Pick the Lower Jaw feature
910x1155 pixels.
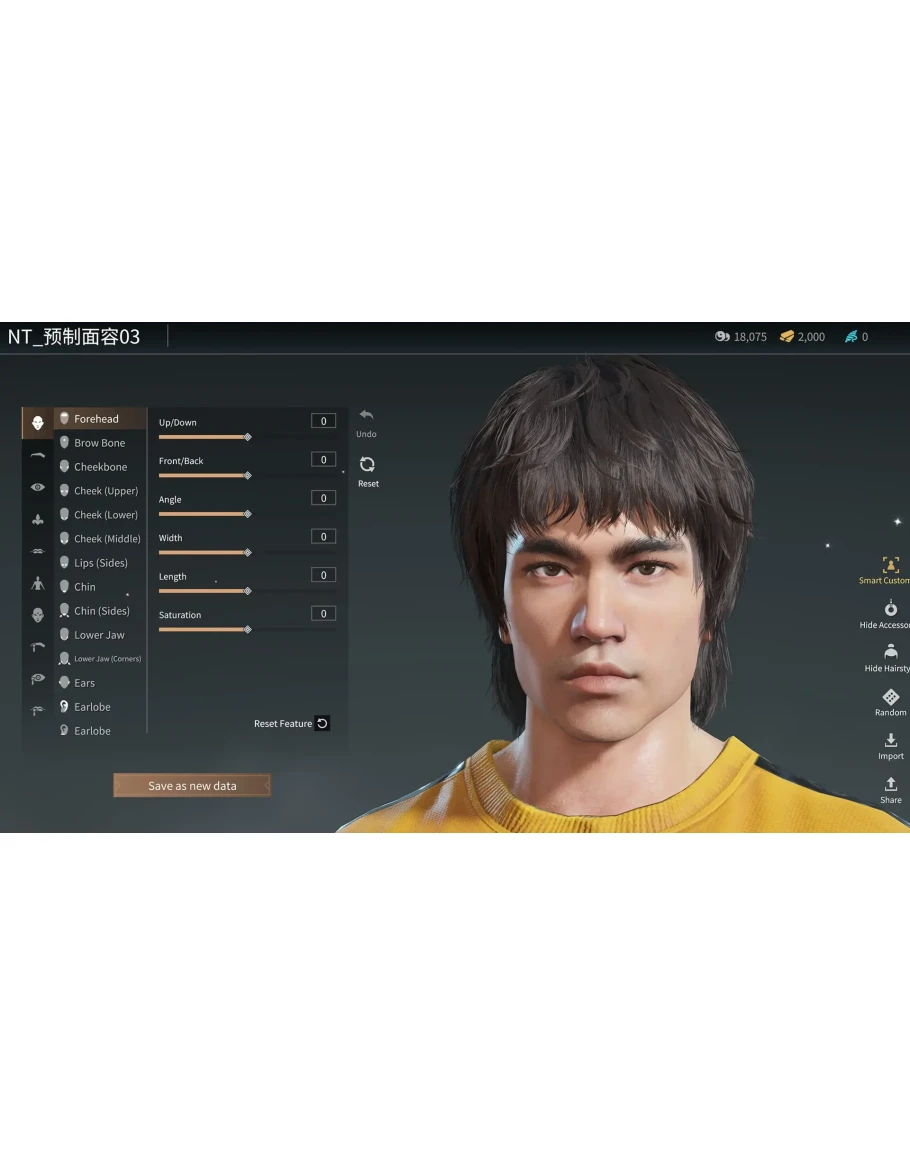[99, 635]
